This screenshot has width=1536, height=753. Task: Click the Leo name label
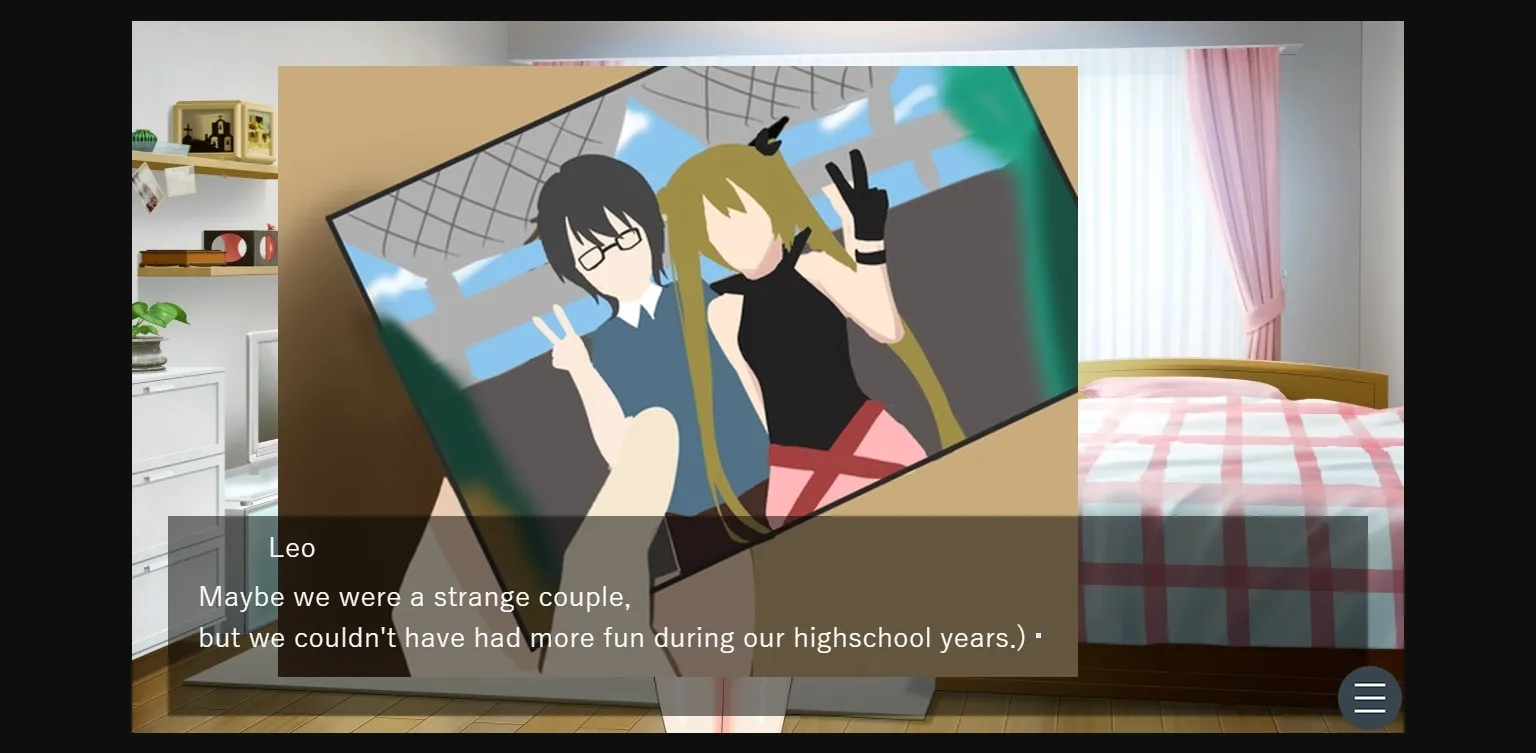291,548
